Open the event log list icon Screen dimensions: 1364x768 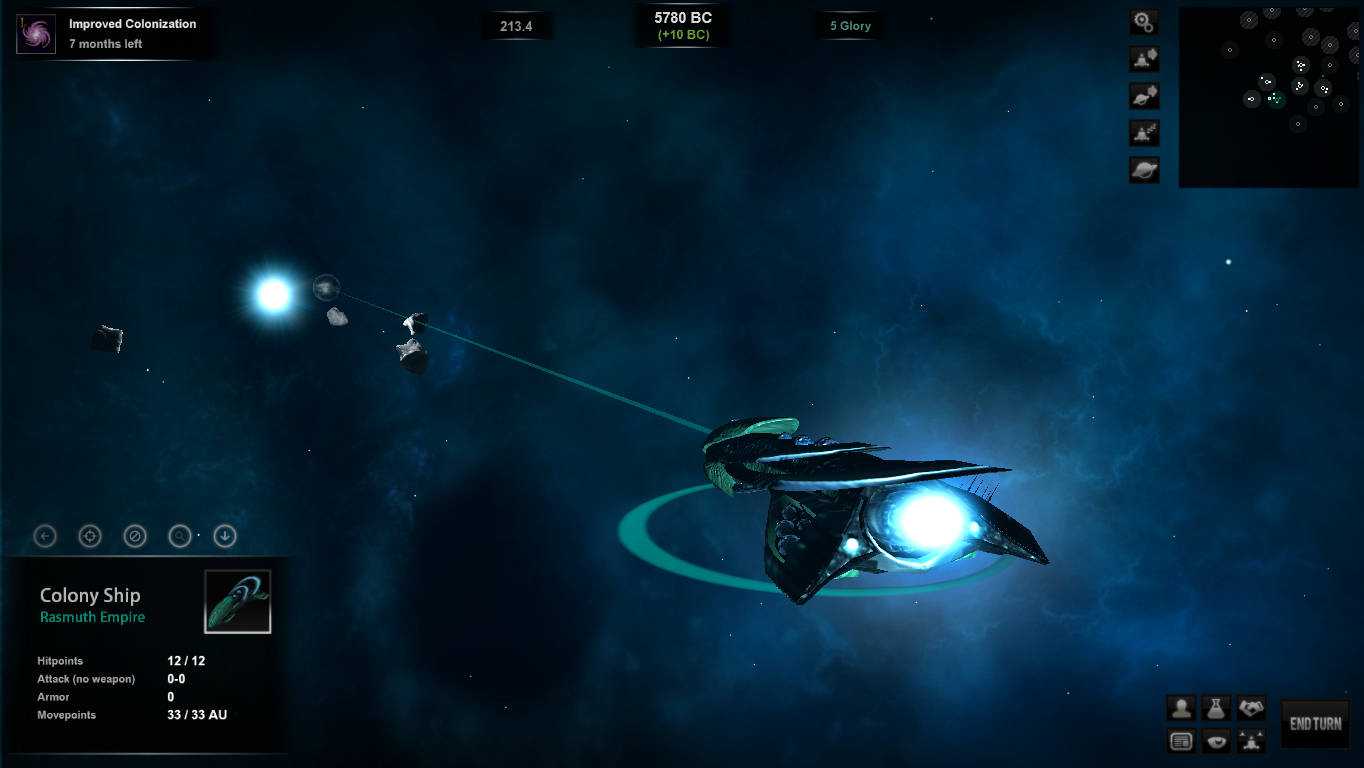(1181, 740)
